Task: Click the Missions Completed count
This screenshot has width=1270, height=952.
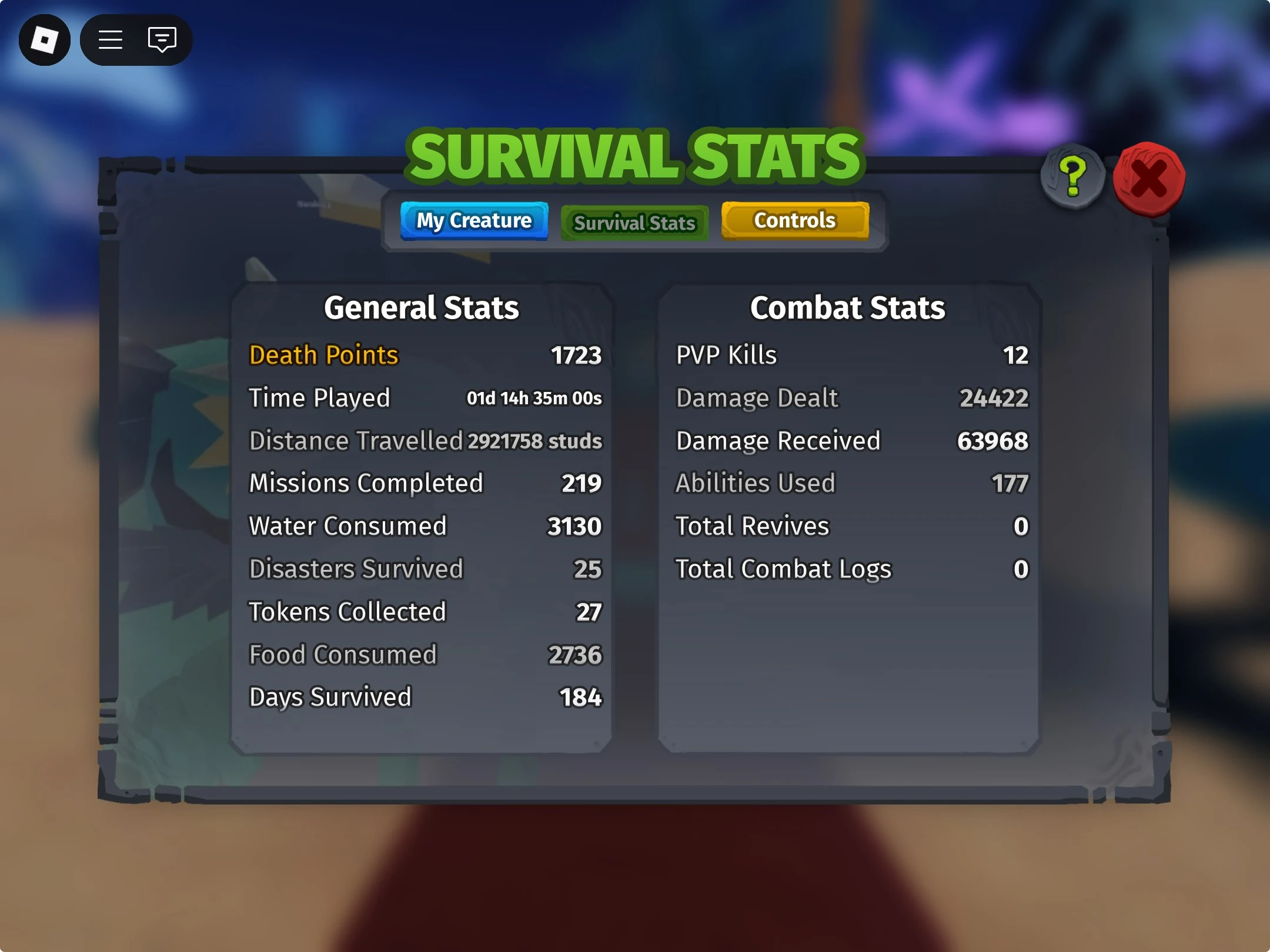Action: pos(581,483)
